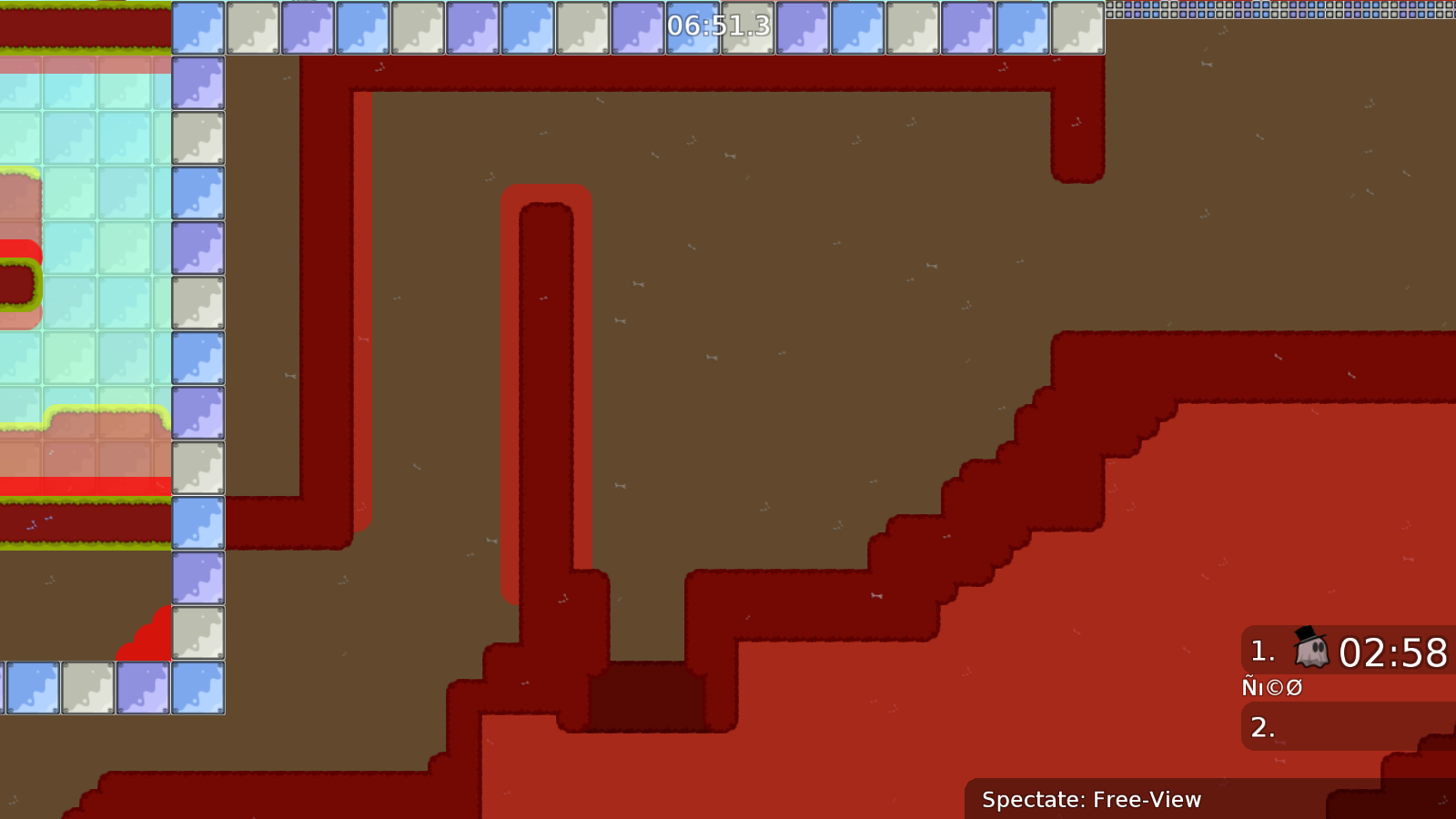Image resolution: width=1456 pixels, height=819 pixels.
Task: Click the 02:58 finish time for rank 1
Action: (1393, 650)
